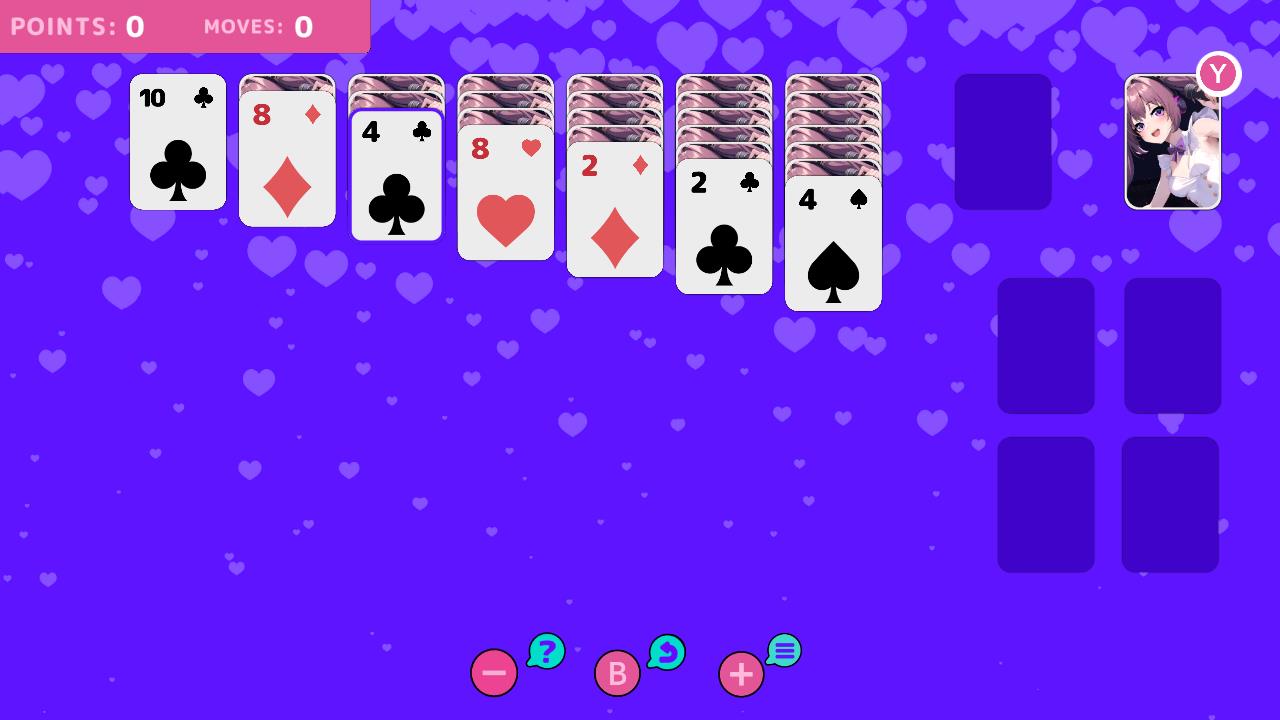Click the POINTS score display
Viewport: 1280px width, 720px height.
75,26
